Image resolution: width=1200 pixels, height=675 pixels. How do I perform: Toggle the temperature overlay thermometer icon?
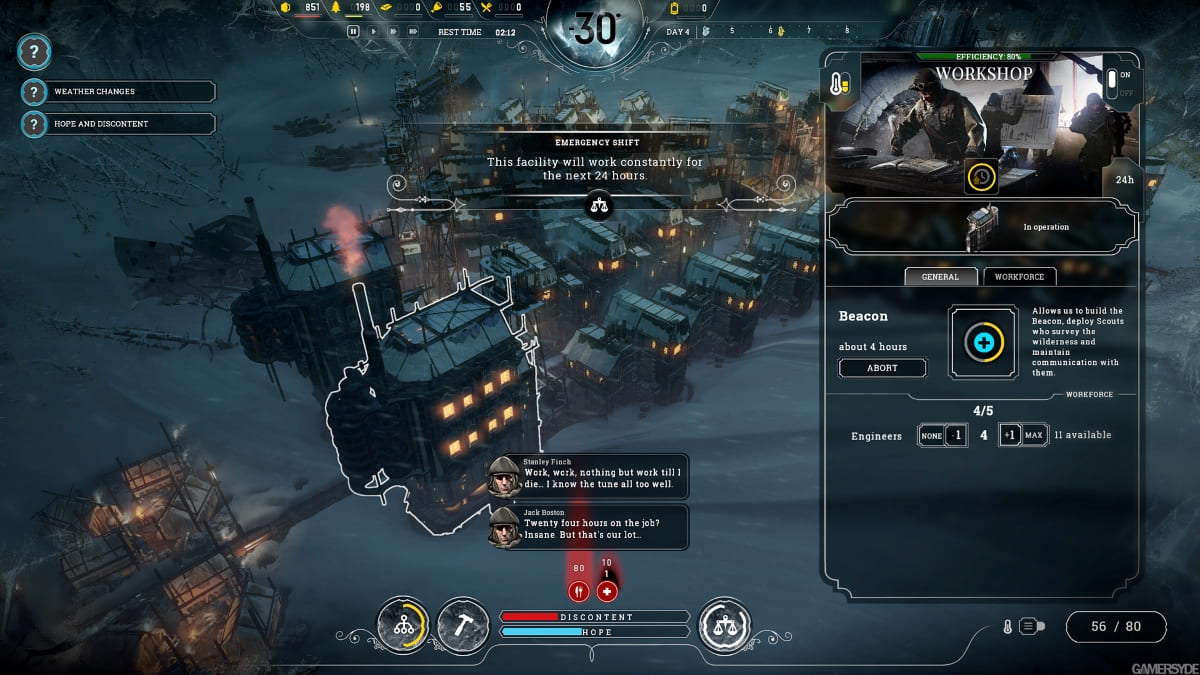click(x=1008, y=627)
